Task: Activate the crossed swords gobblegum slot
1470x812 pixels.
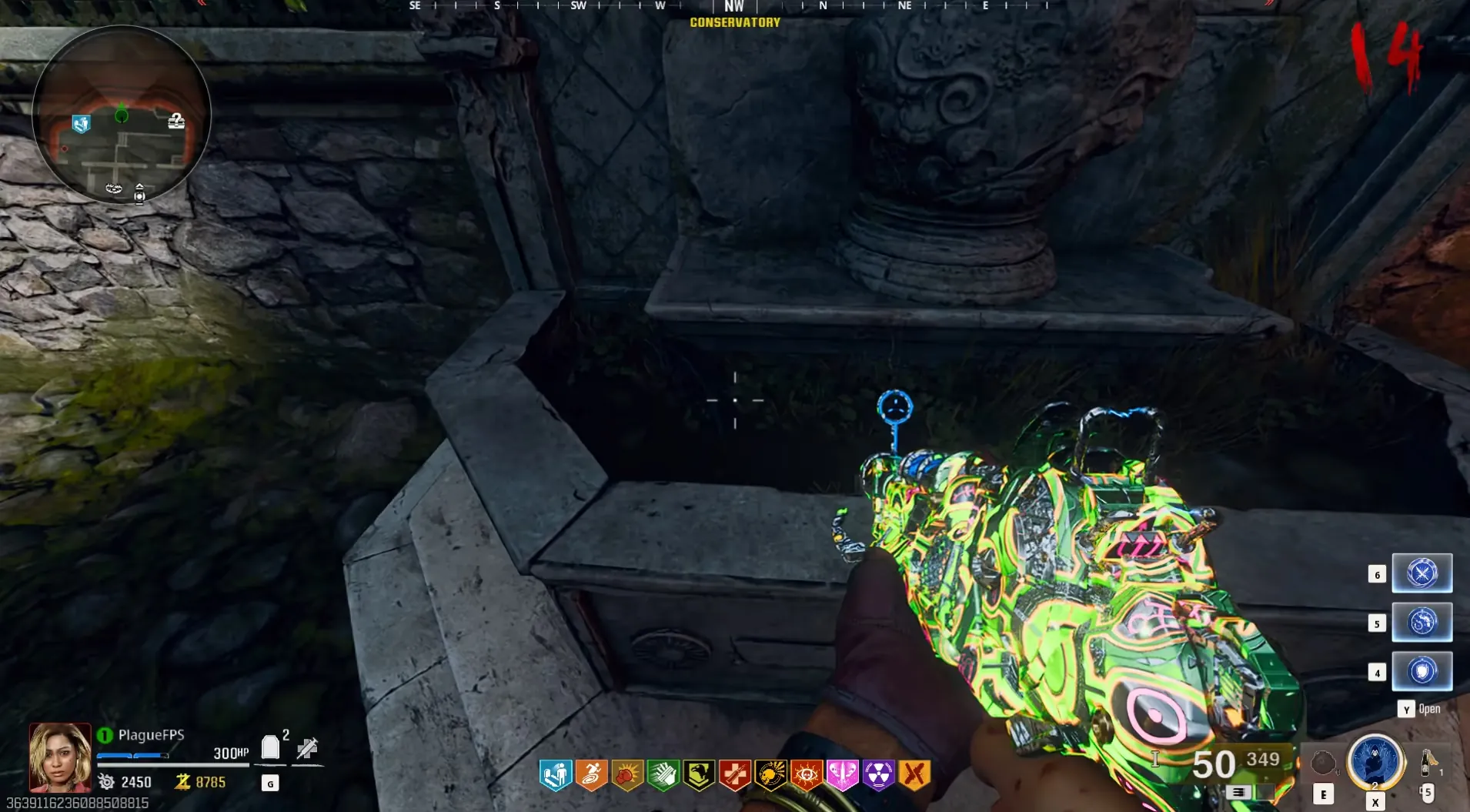Action: tap(1422, 573)
